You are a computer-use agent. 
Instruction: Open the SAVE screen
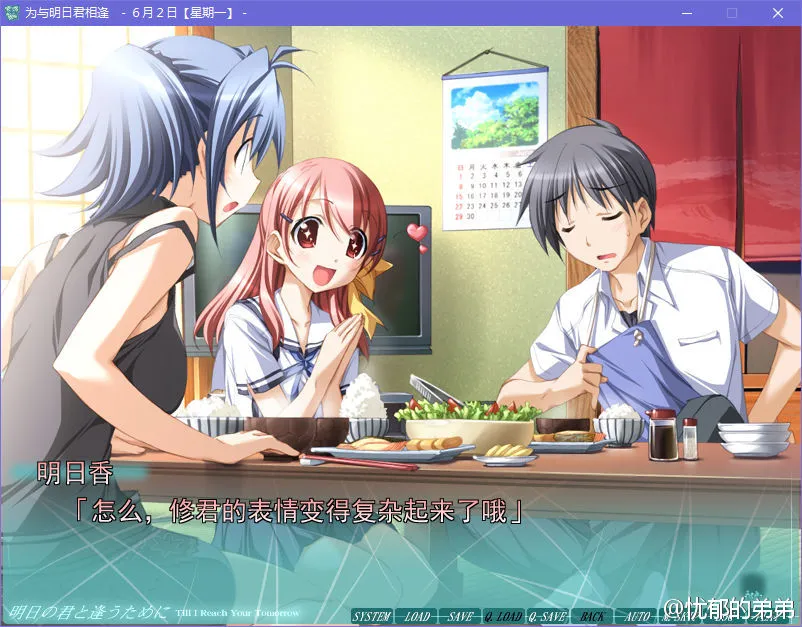459,616
